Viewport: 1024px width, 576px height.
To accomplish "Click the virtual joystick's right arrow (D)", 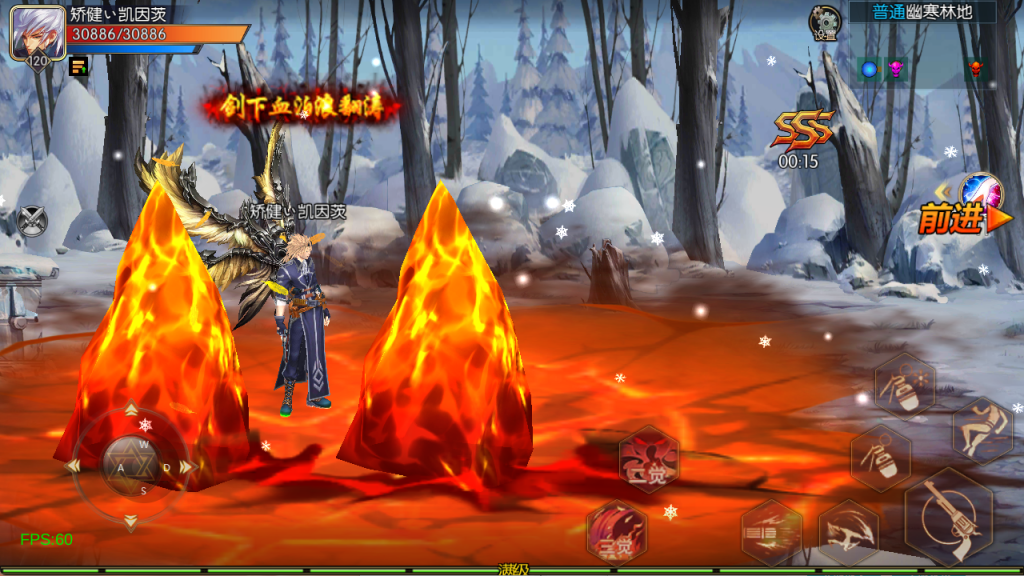I will [184, 467].
